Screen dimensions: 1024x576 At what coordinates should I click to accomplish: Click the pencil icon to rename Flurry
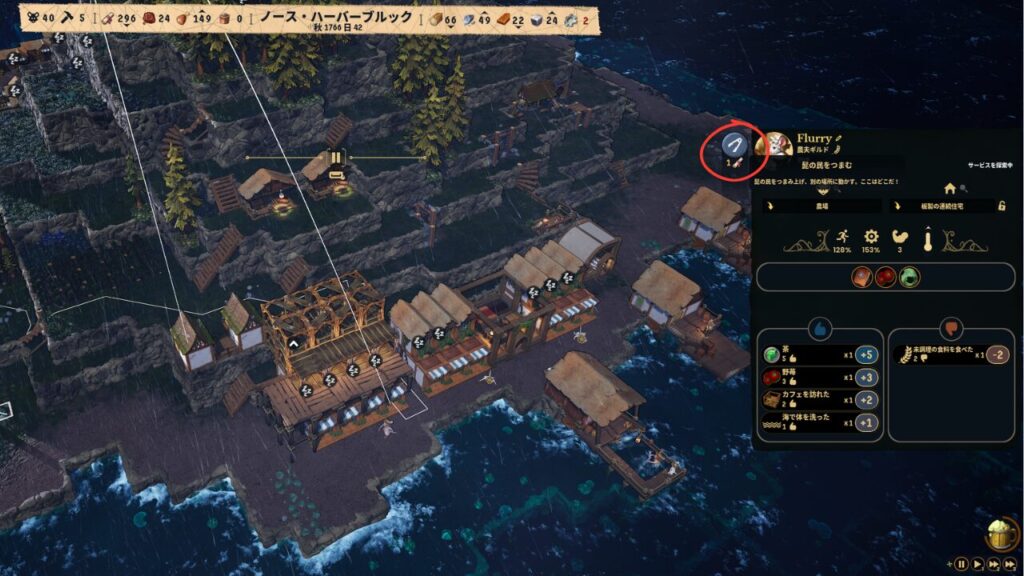[840, 138]
